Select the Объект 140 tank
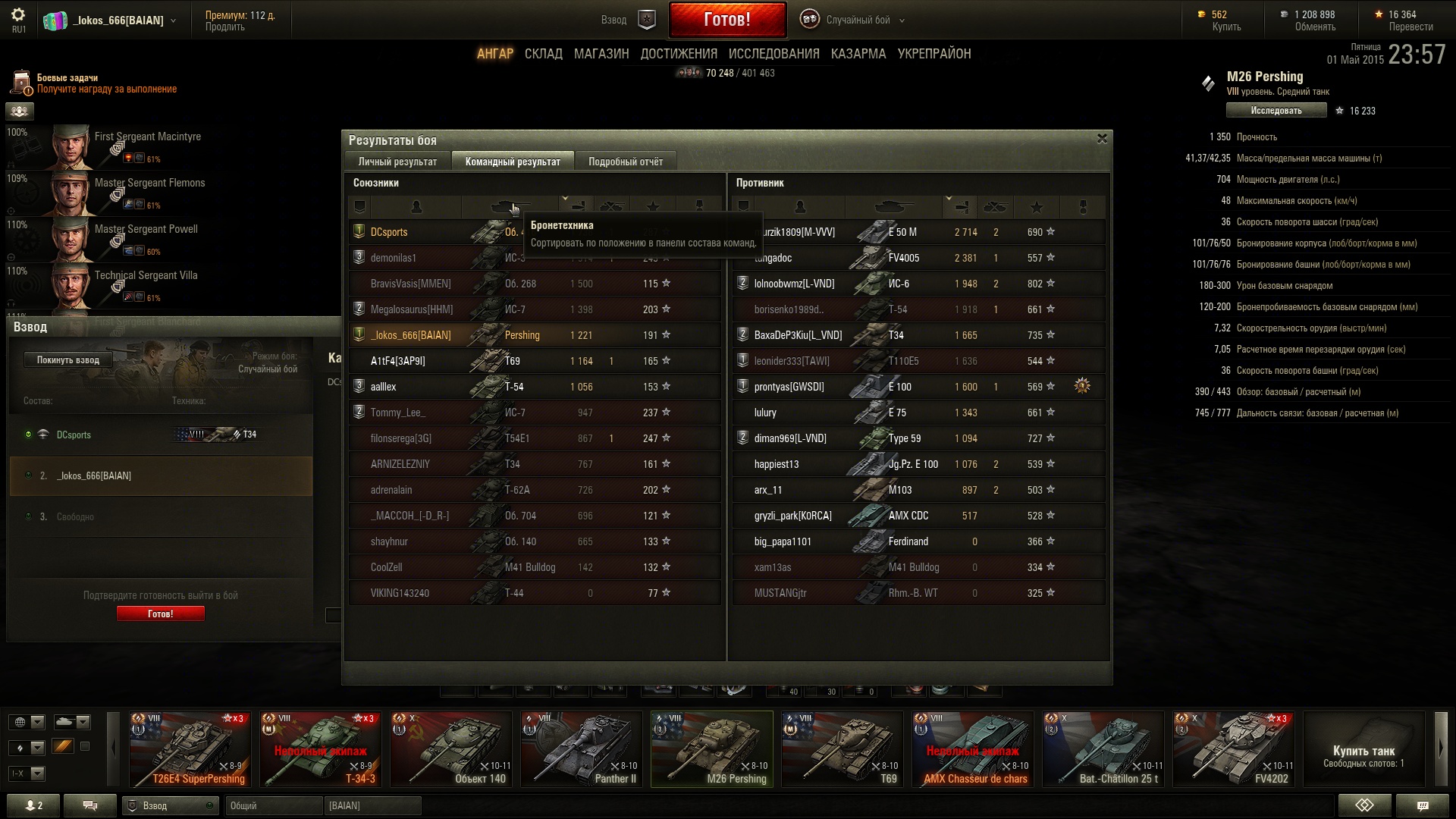Image resolution: width=1456 pixels, height=819 pixels. point(451,749)
